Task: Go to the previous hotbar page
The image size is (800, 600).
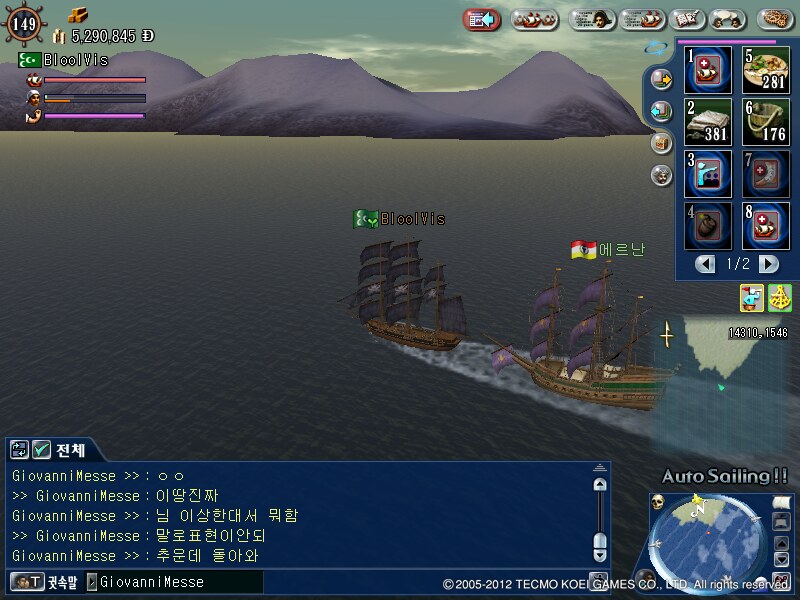Action: pos(706,264)
